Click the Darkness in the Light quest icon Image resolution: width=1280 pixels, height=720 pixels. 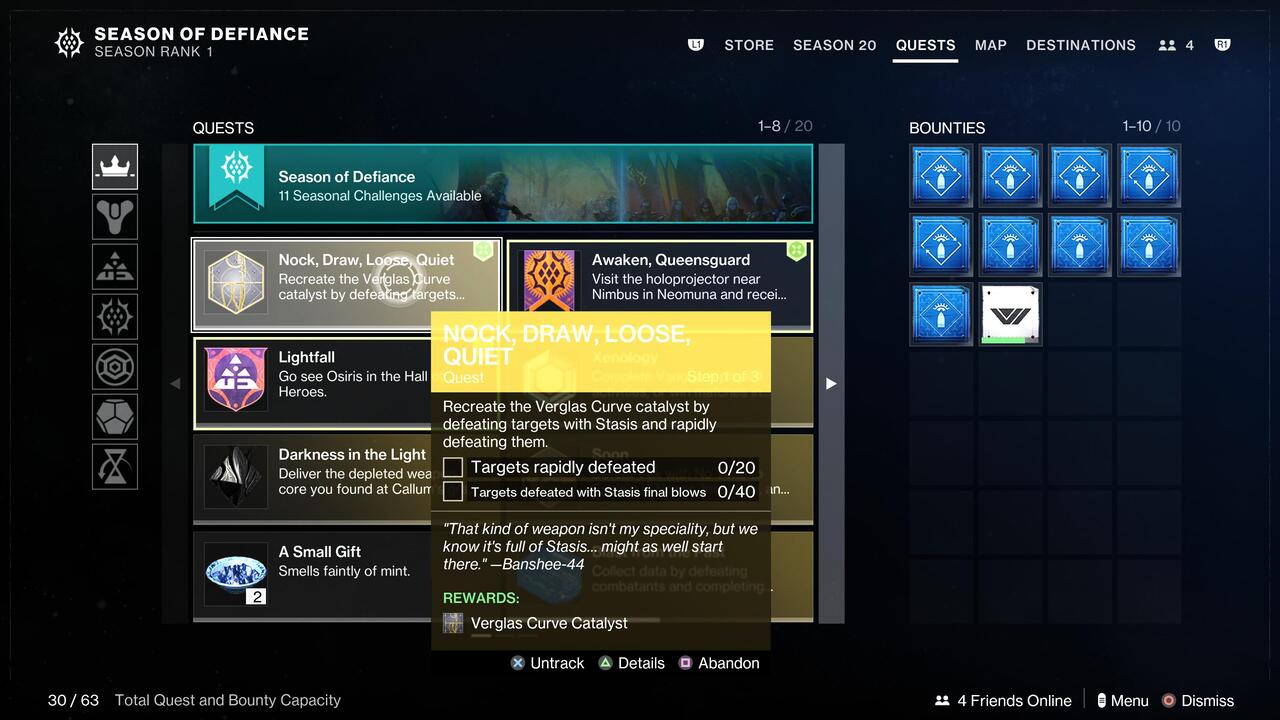point(235,475)
